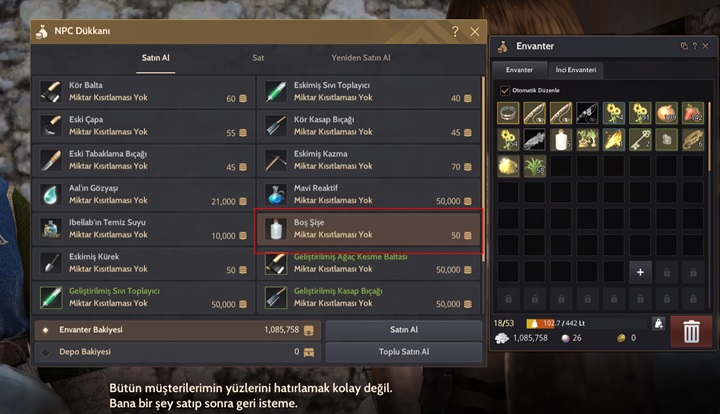The image size is (720, 414).
Task: Select the Boş Şişe item row
Action: [369, 229]
